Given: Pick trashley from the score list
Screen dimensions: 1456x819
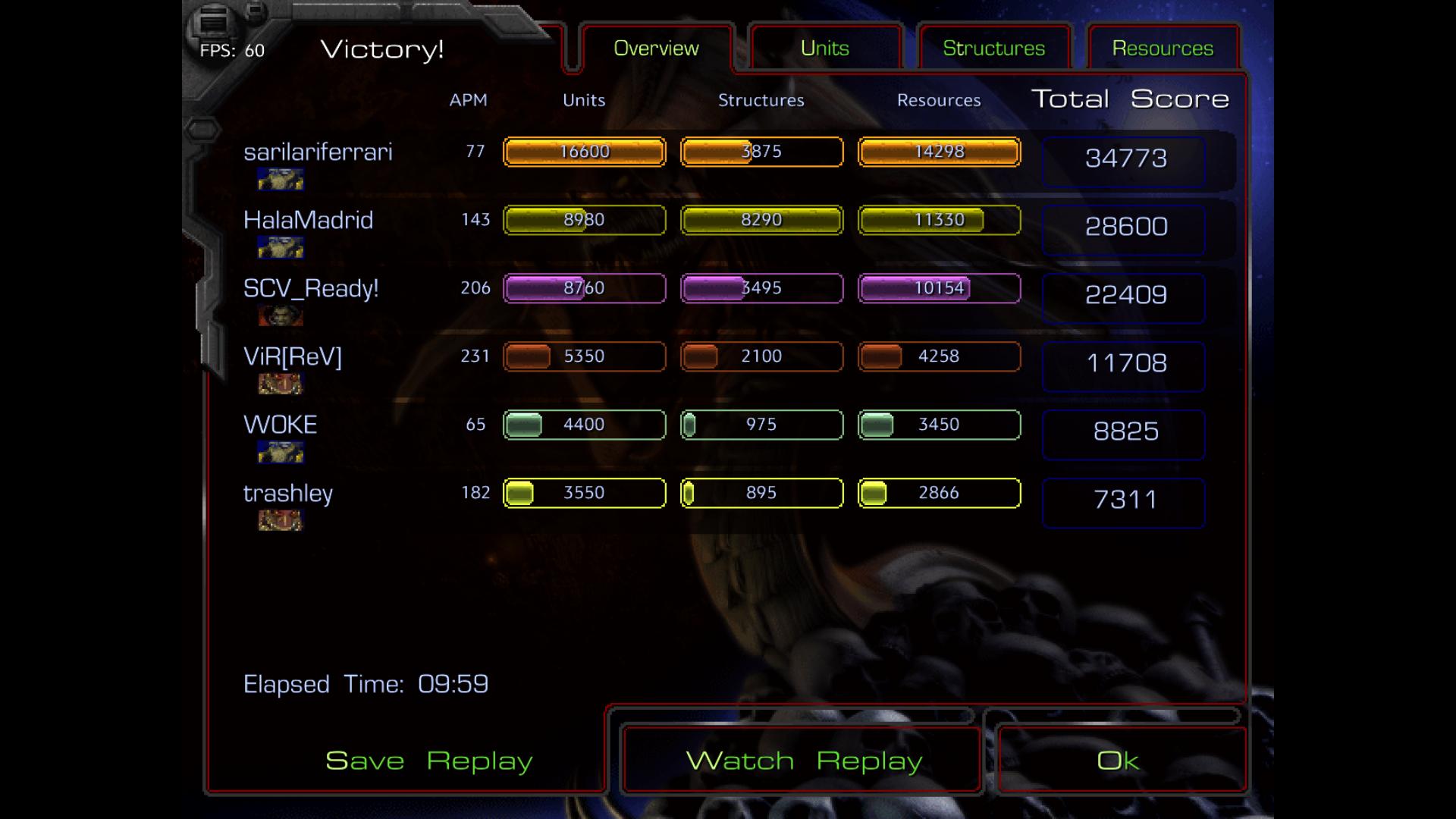Looking at the screenshot, I should click(x=288, y=494).
